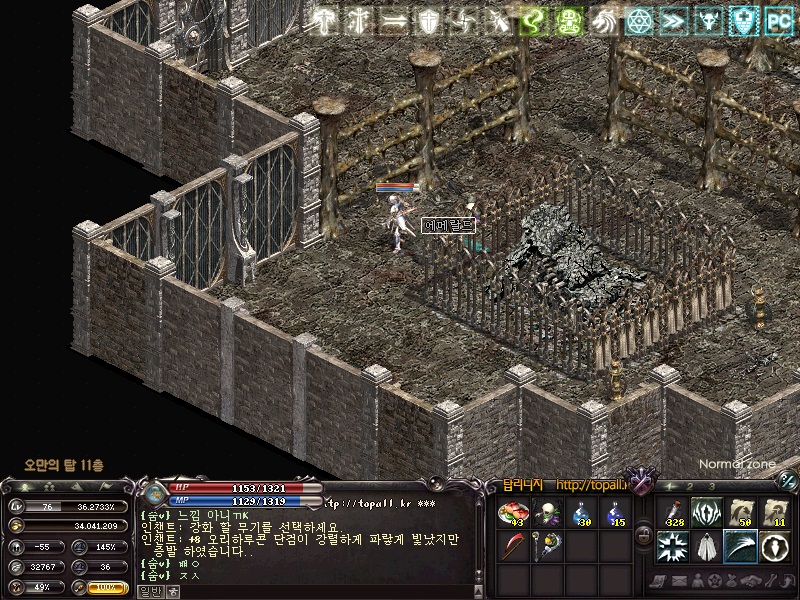Use the dark blue potion with 15 count
Viewport: 800px width, 600px height.
coord(615,515)
